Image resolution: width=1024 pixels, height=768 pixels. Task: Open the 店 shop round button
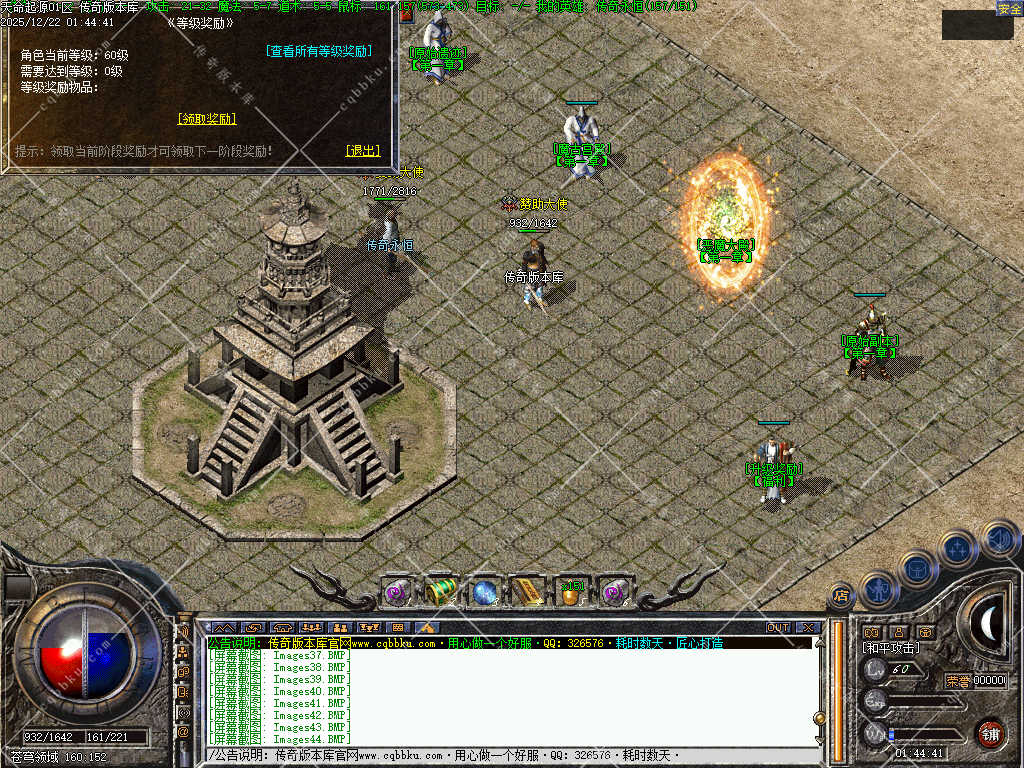[x=841, y=595]
